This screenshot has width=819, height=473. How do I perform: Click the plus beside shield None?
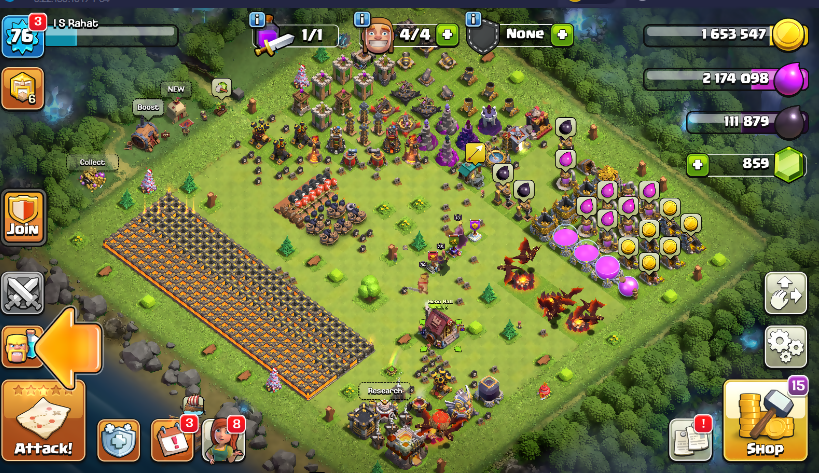(x=562, y=35)
